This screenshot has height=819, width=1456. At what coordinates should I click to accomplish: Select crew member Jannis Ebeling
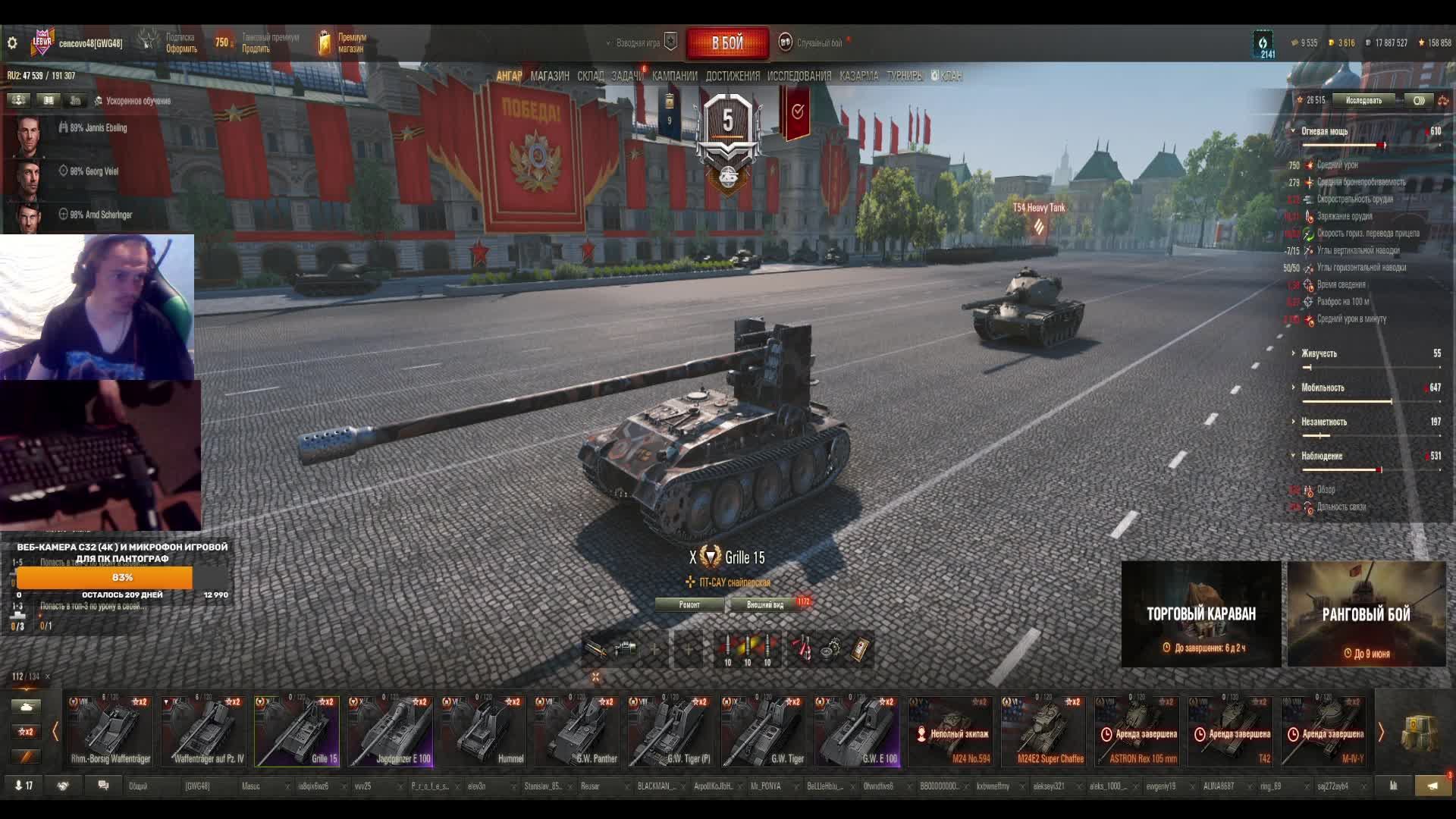(98, 128)
